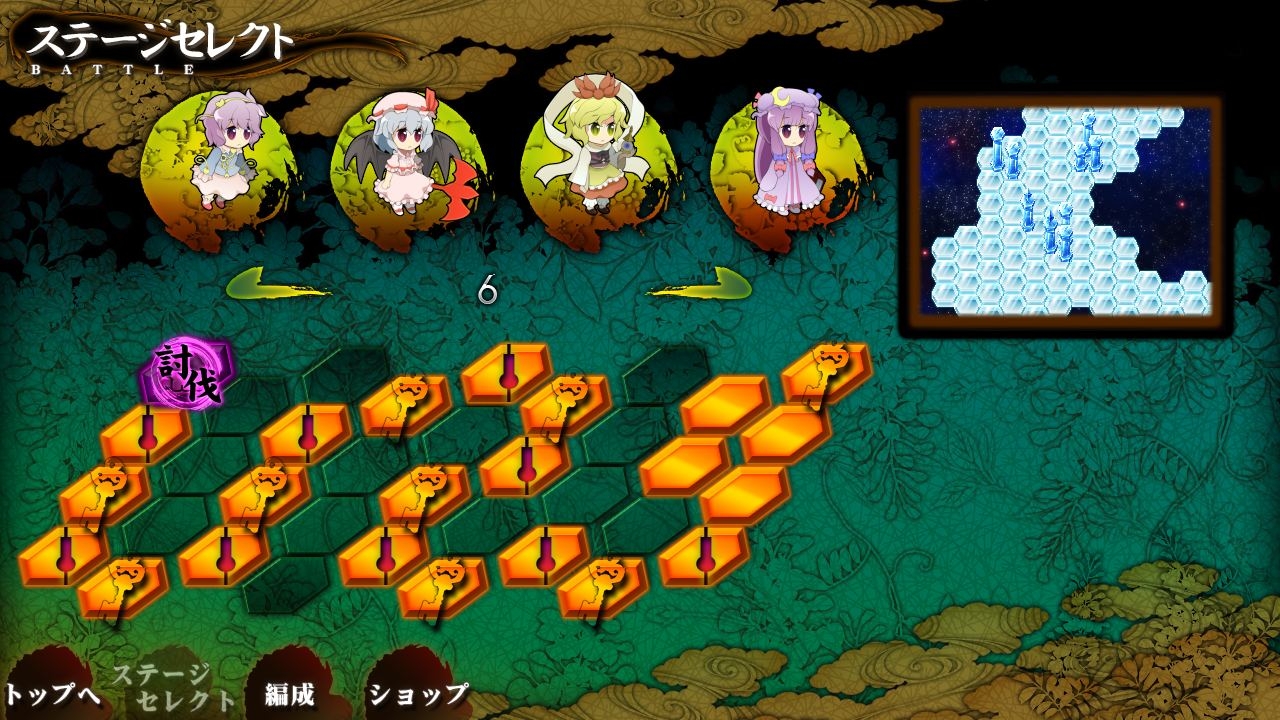Click the stage number 6 label
The image size is (1280, 720).
(487, 290)
